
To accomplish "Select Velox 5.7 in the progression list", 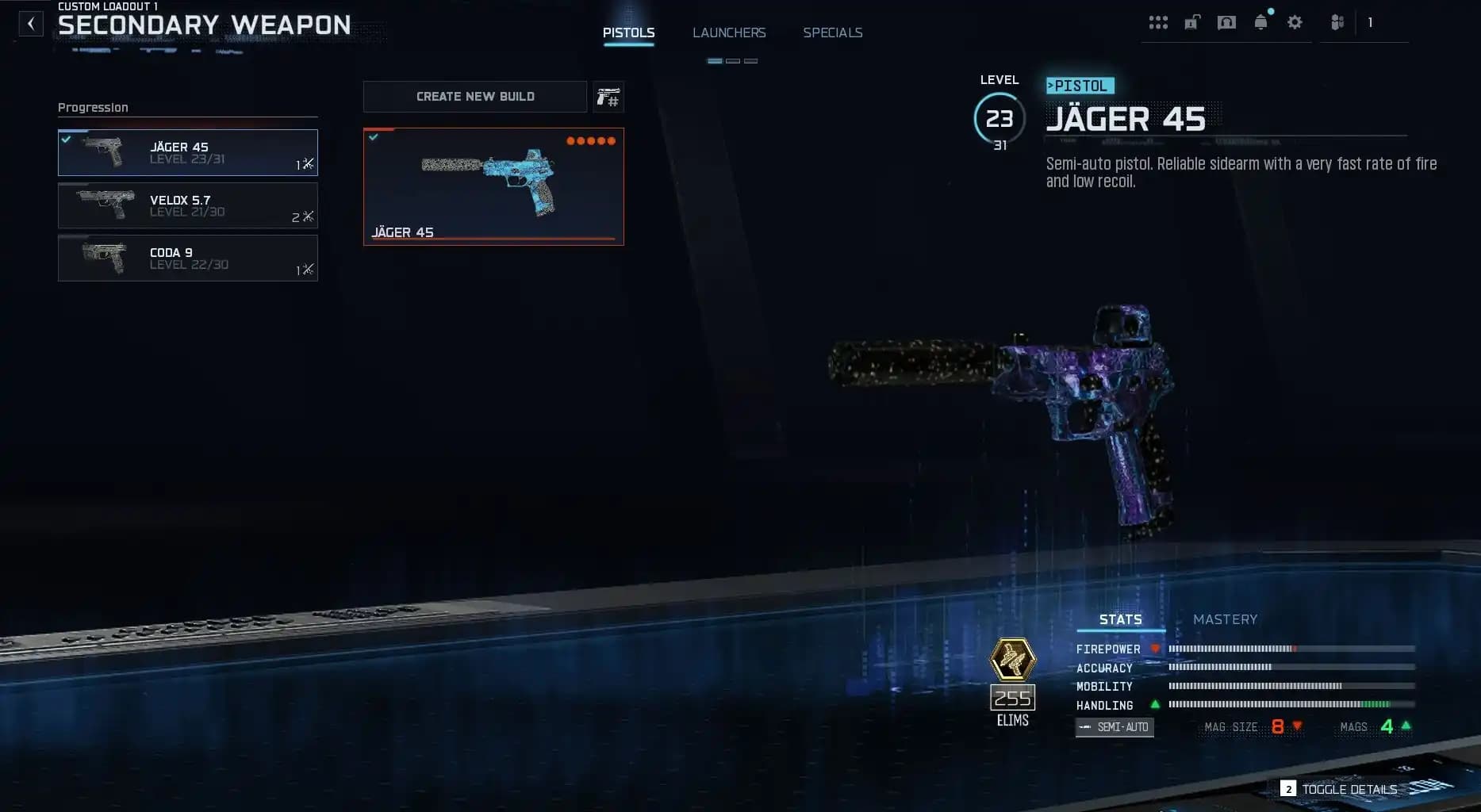I will coord(187,205).
